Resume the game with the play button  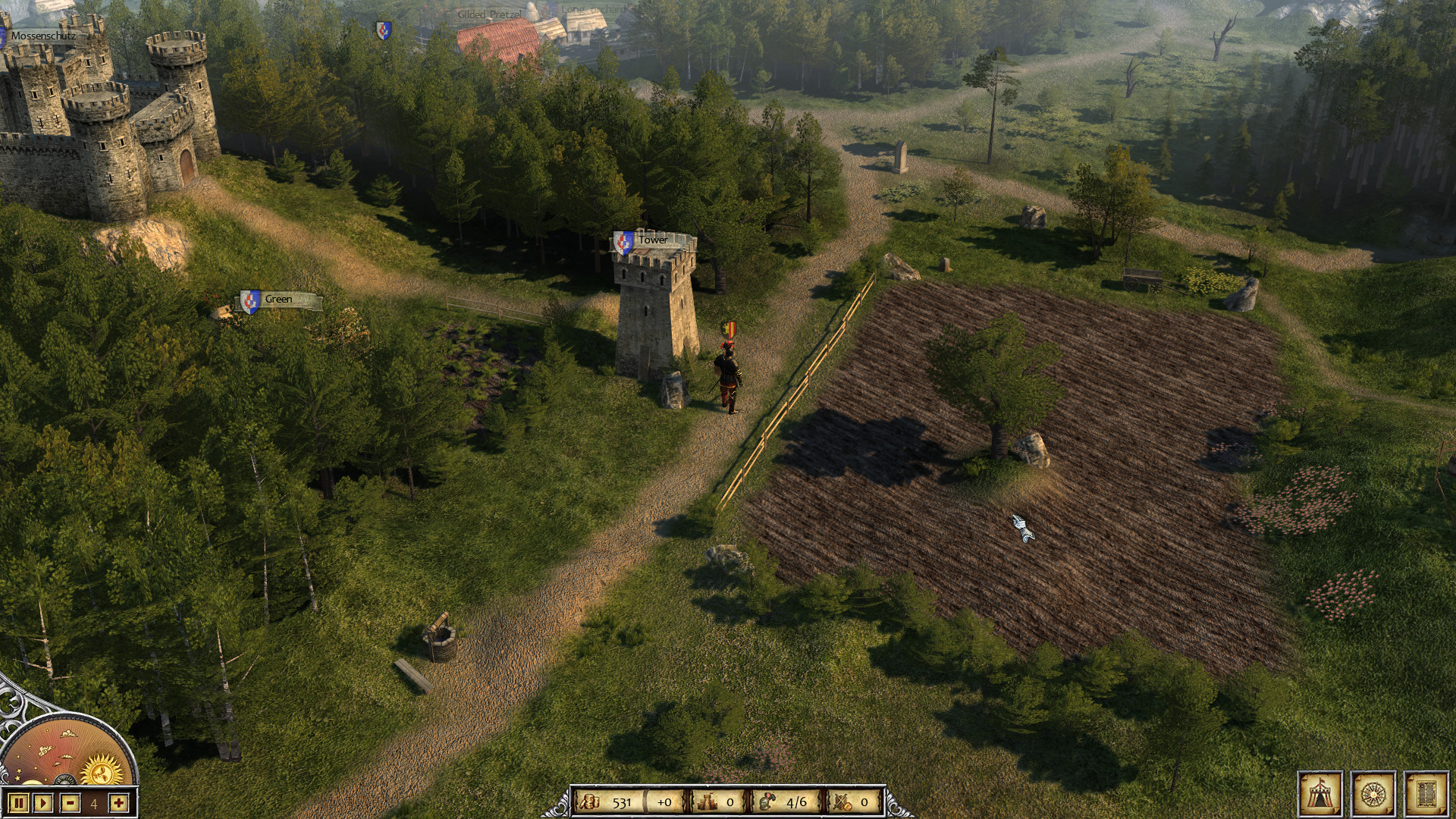click(42, 803)
